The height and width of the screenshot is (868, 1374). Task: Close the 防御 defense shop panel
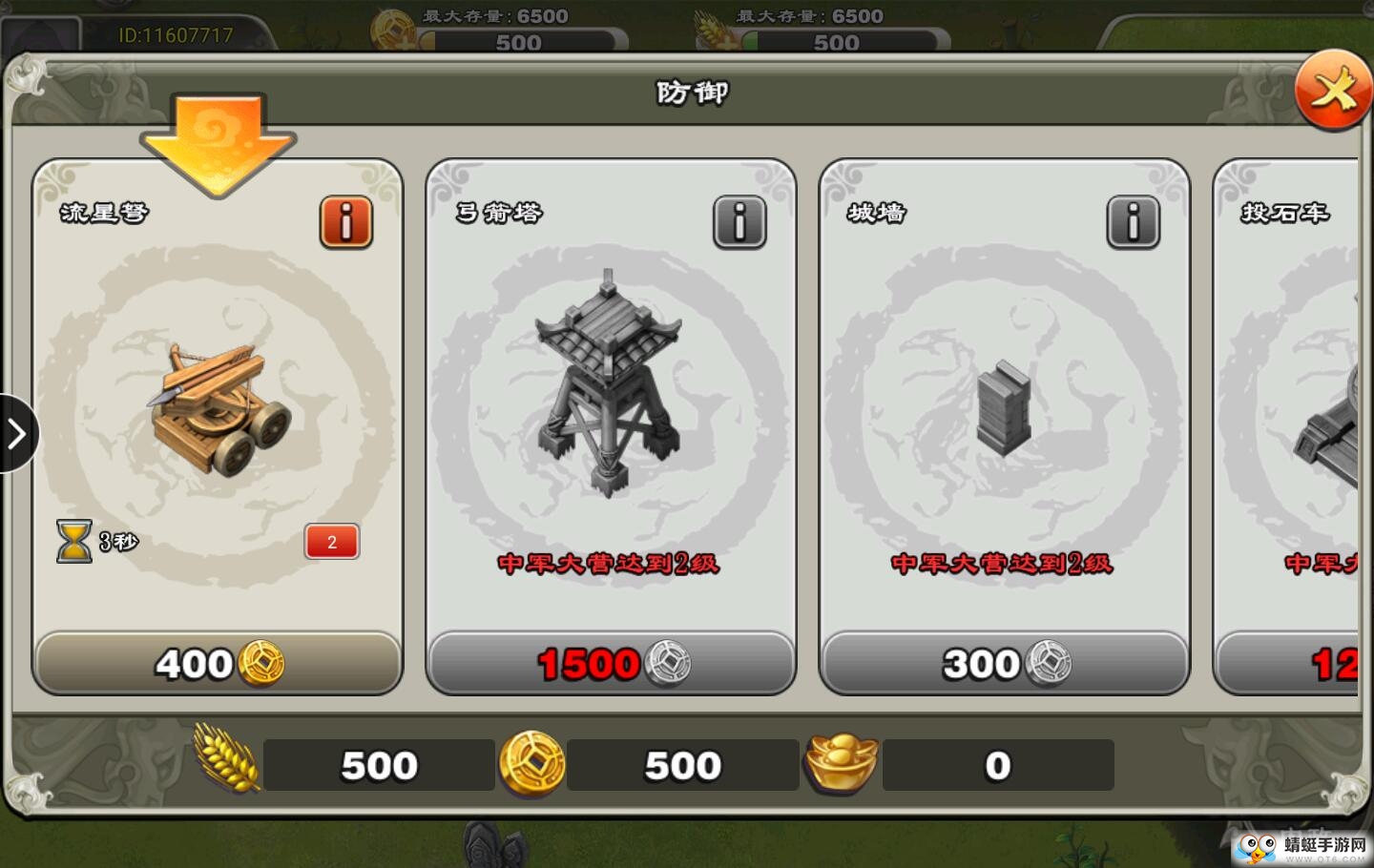click(x=1333, y=92)
